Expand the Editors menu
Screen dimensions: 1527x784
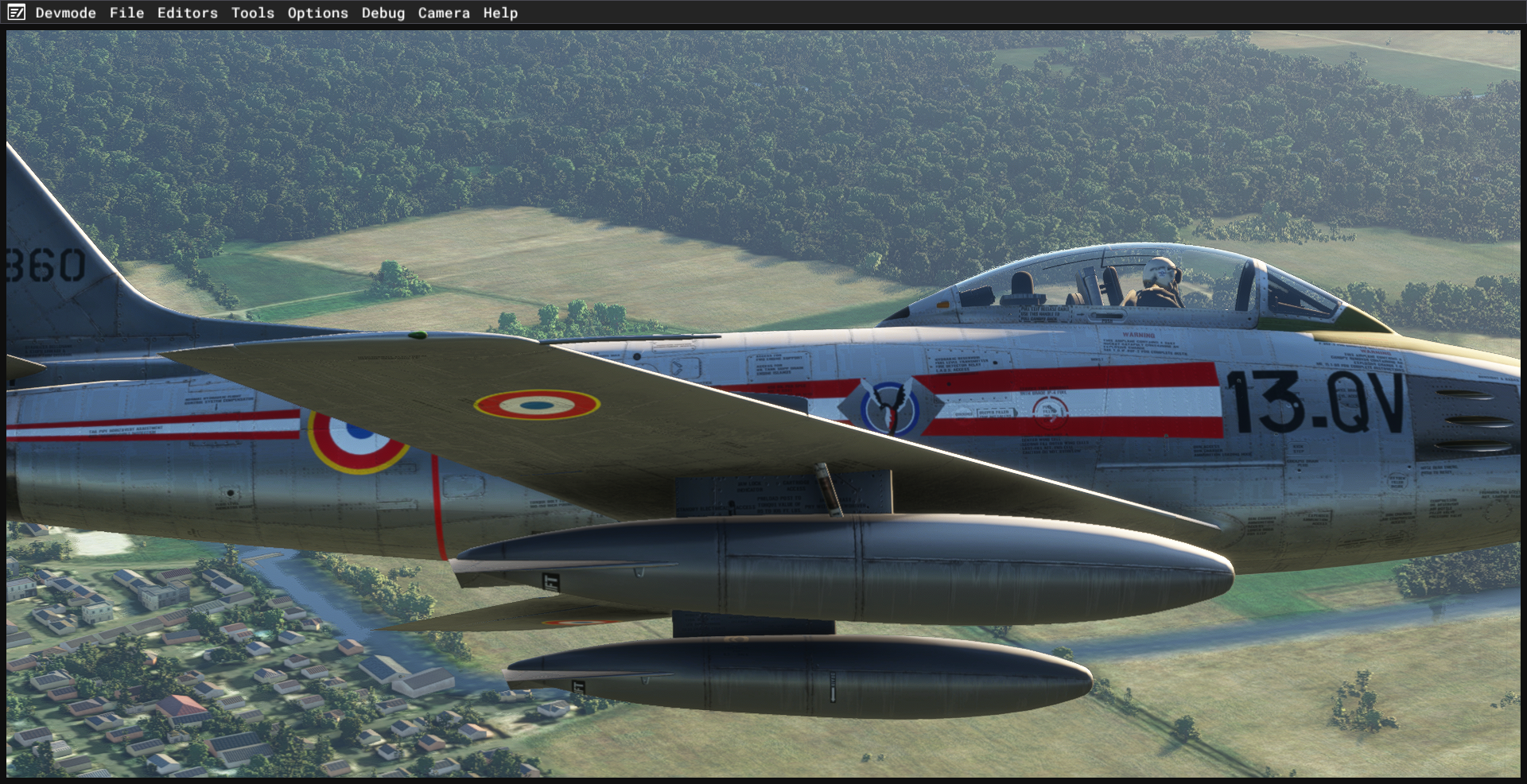187,13
